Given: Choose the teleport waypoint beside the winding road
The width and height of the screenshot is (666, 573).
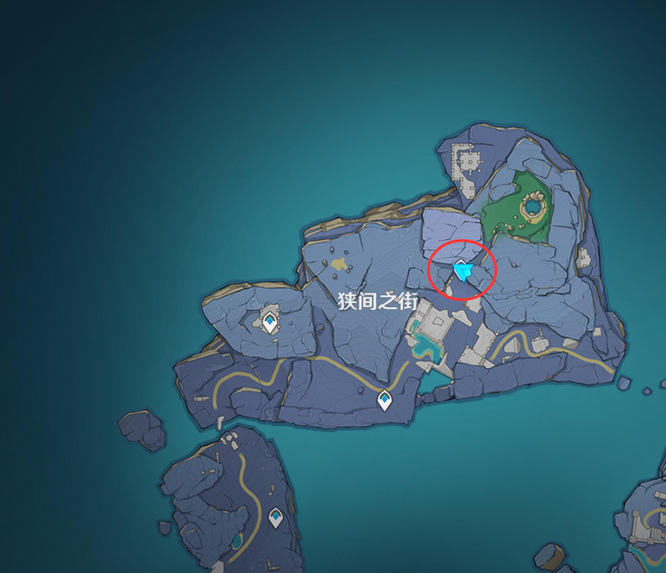Looking at the screenshot, I should tap(385, 401).
